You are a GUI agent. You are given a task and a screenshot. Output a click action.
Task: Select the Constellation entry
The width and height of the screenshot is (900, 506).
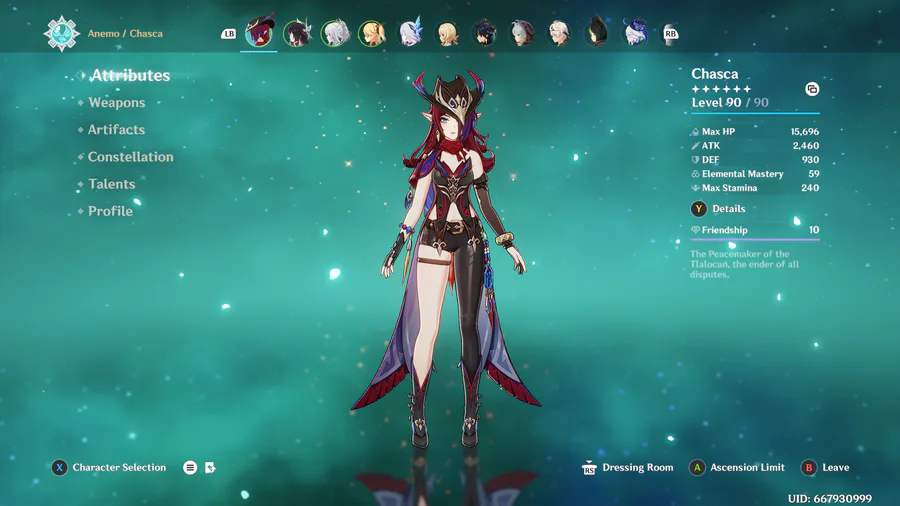tap(130, 157)
